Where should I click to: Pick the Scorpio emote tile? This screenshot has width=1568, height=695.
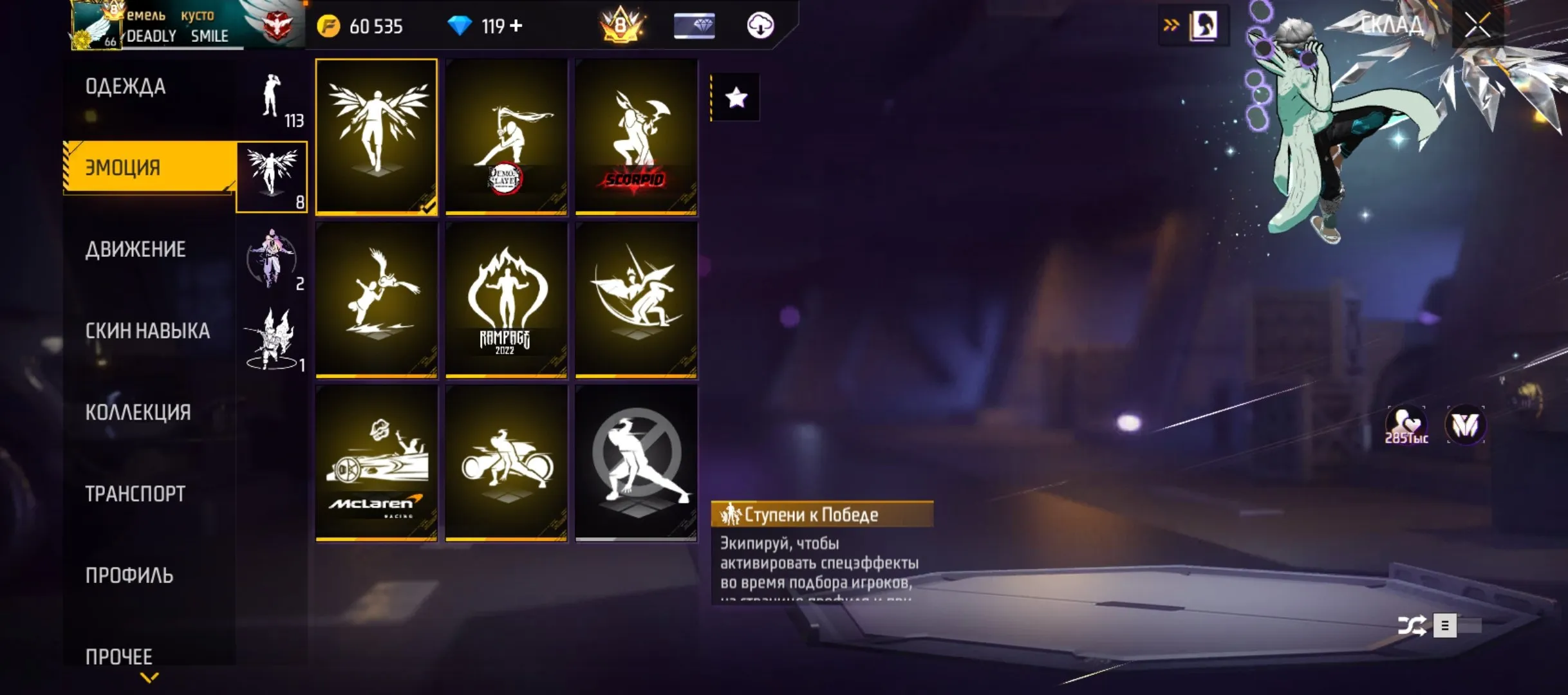(x=636, y=136)
